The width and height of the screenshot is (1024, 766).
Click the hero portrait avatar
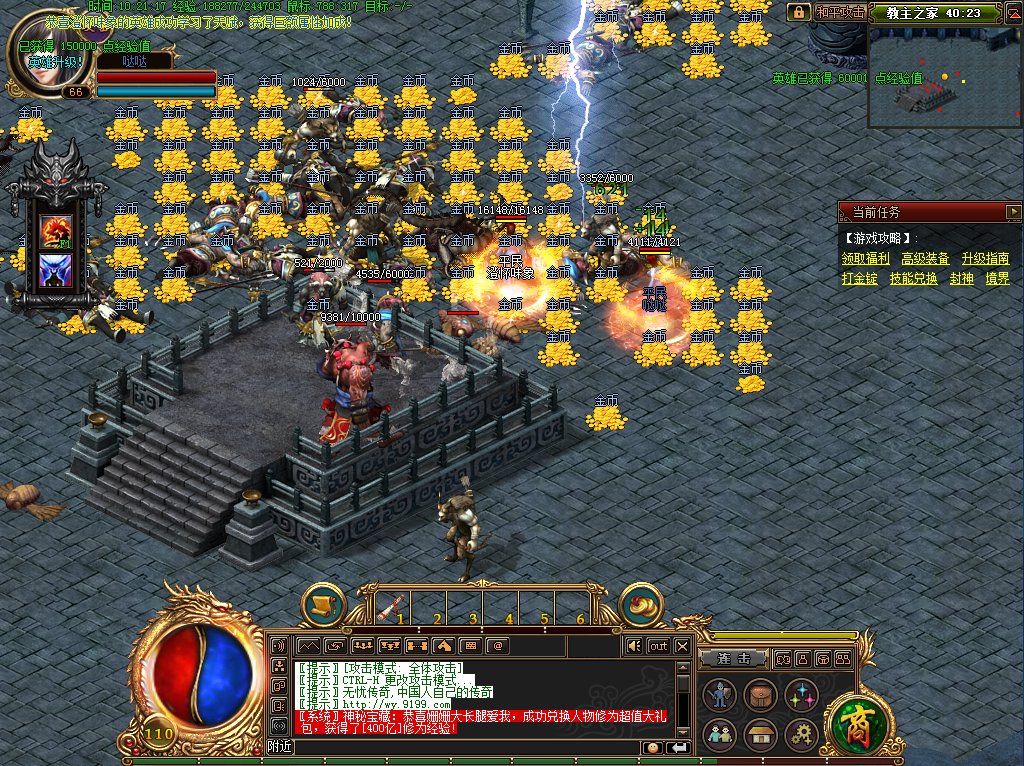pos(40,52)
